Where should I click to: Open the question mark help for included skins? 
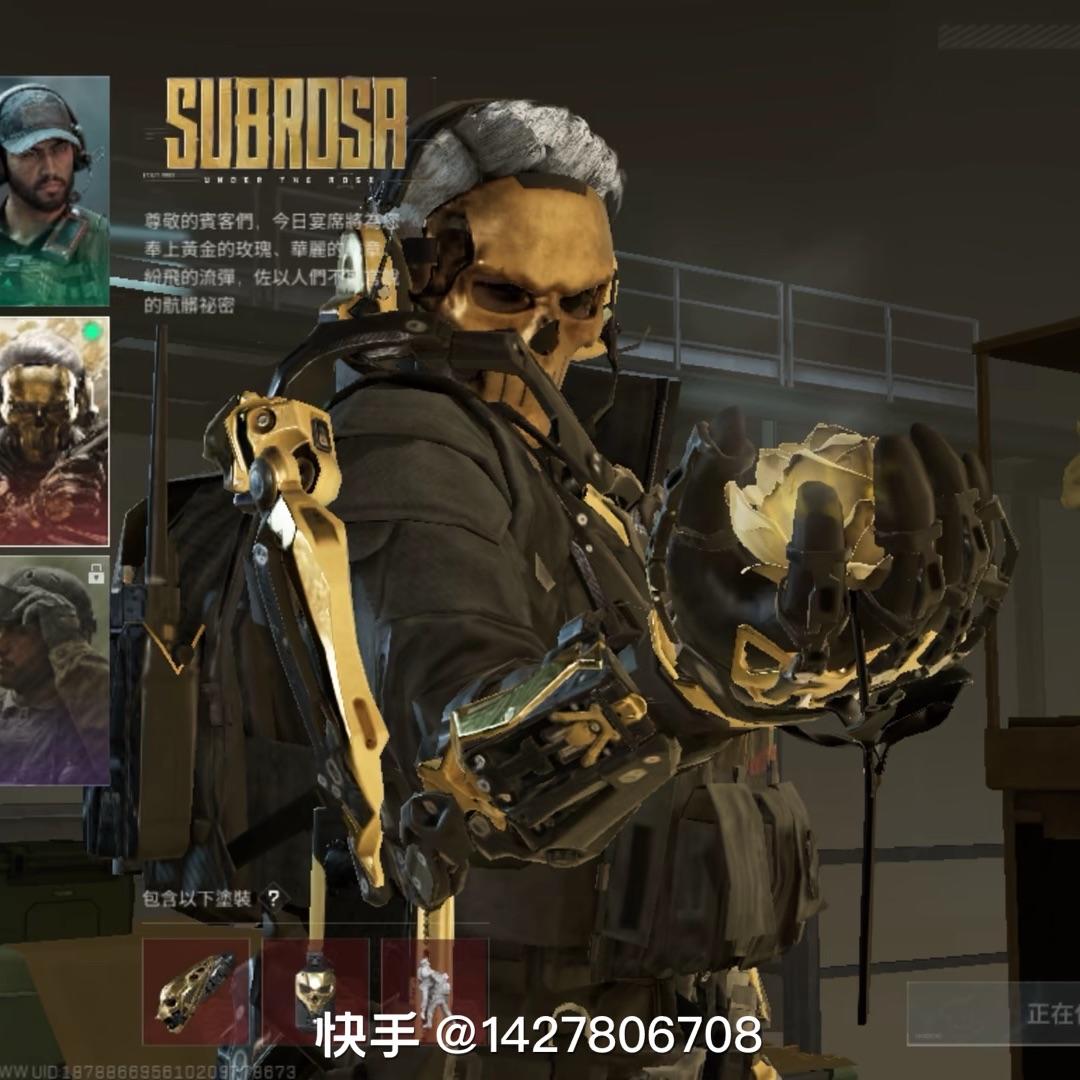click(x=273, y=898)
